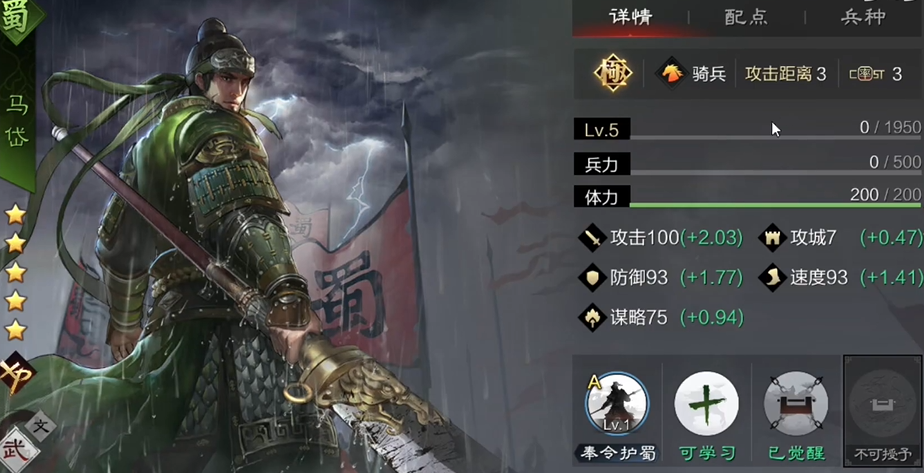
Task: Tap the 武 martial toggle diamond
Action: [17, 446]
